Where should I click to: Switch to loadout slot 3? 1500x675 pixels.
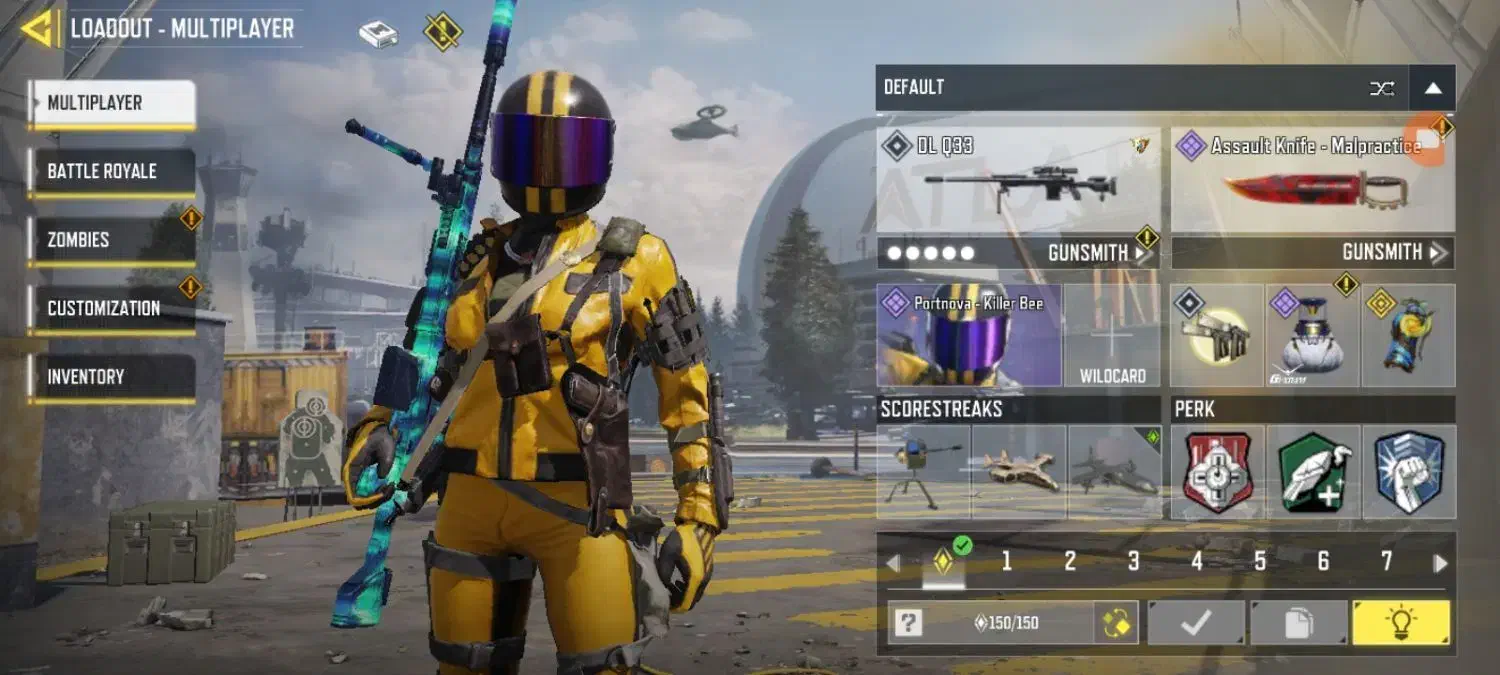click(1133, 562)
